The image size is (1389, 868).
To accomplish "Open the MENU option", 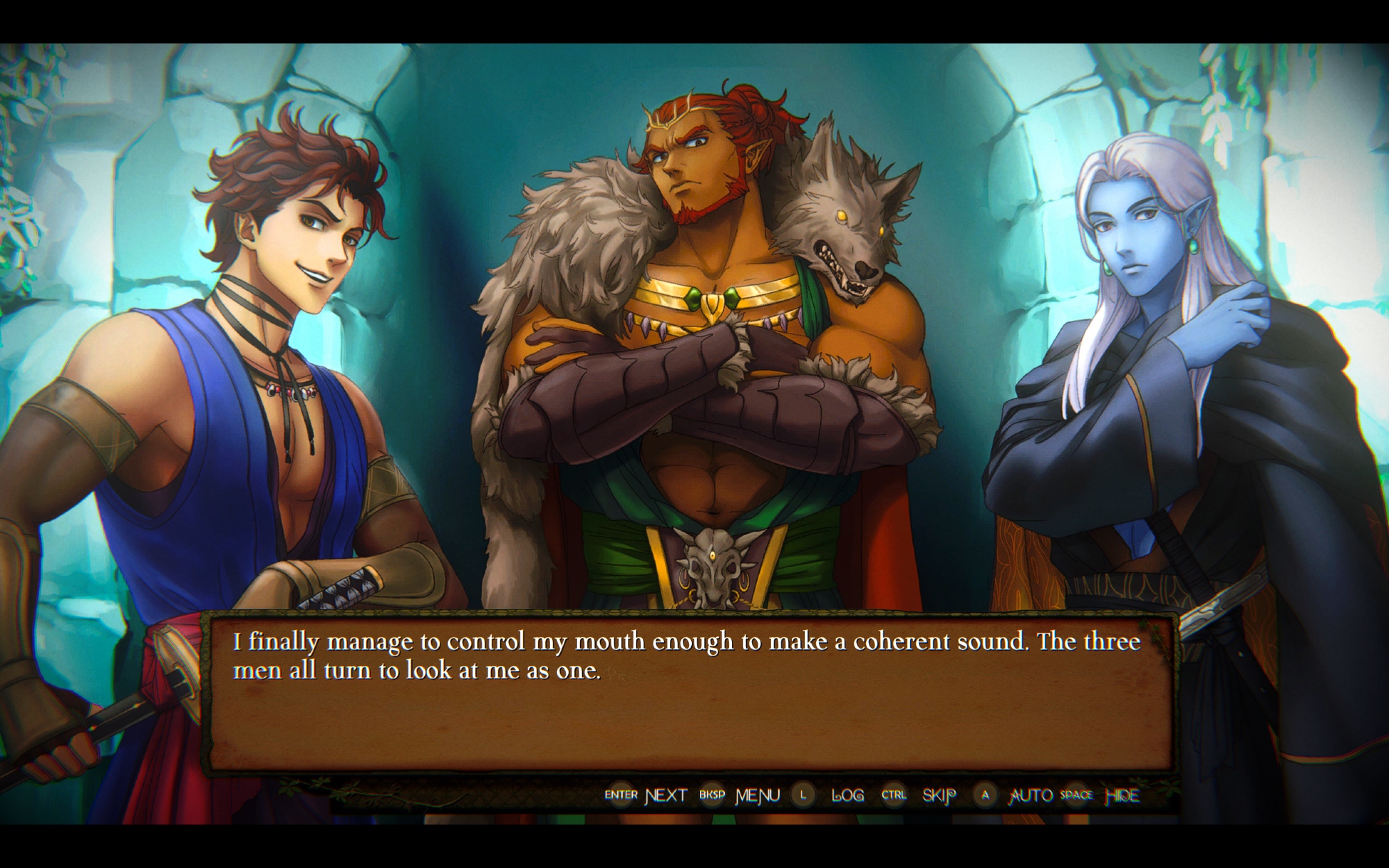I will (757, 795).
